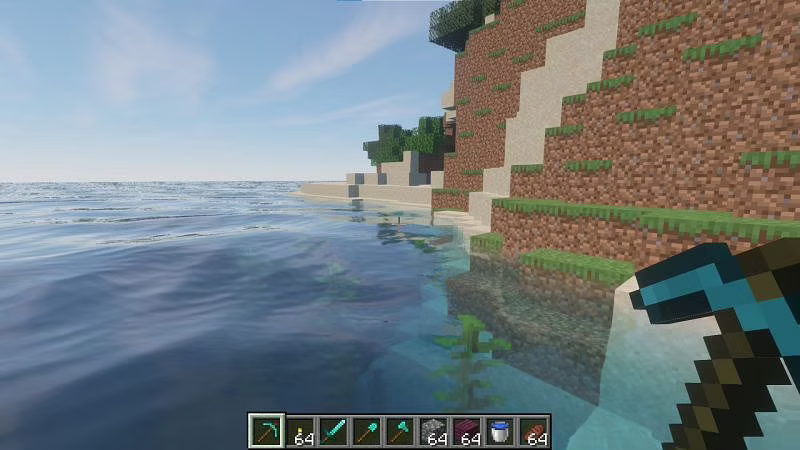Image resolution: width=800 pixels, height=450 pixels.
Task: Switch to the diamond shovel slot
Action: tap(366, 431)
